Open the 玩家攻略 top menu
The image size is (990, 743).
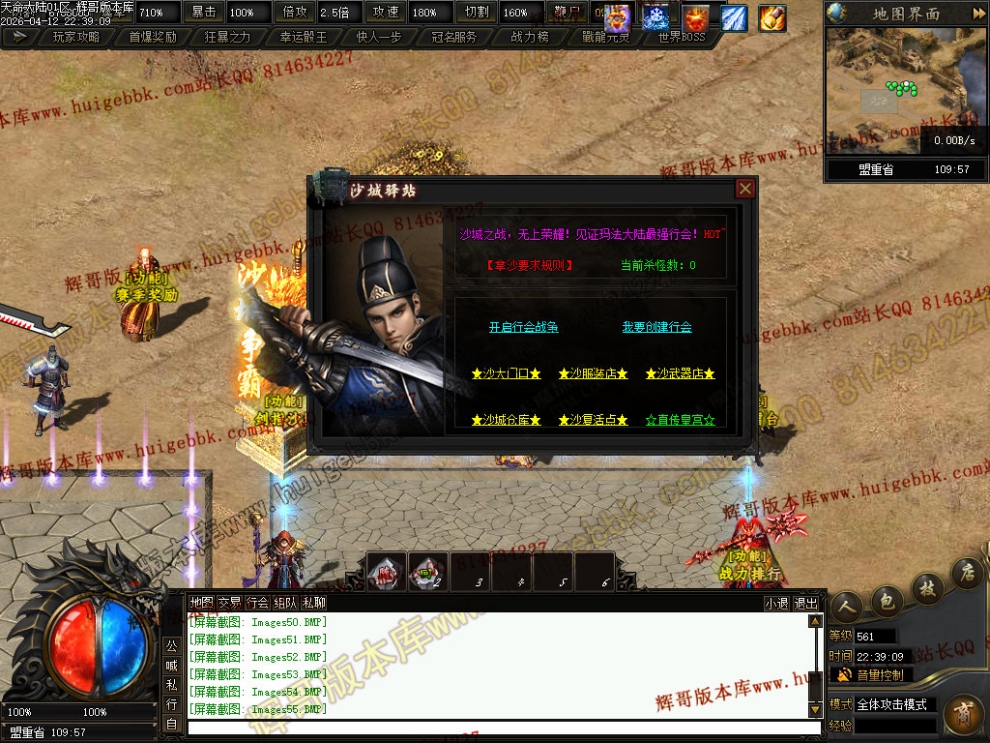(x=75, y=37)
